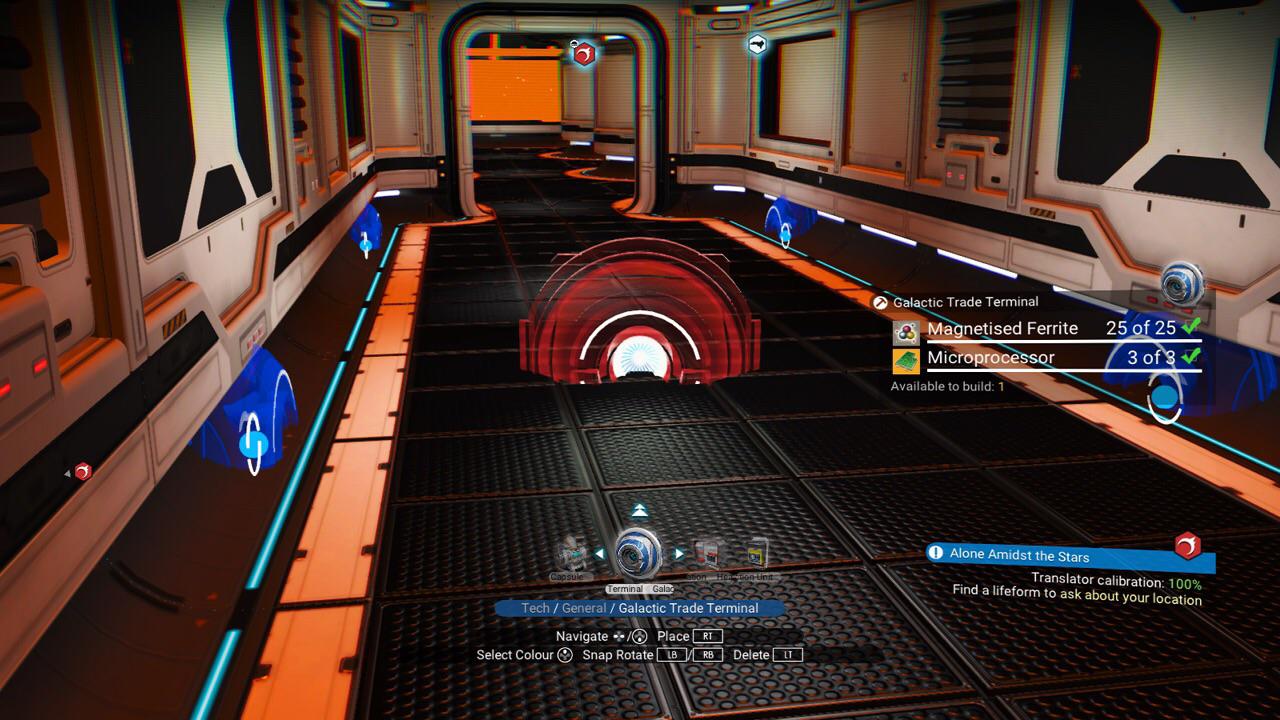Expand the carousel with the right arrow

(x=678, y=554)
